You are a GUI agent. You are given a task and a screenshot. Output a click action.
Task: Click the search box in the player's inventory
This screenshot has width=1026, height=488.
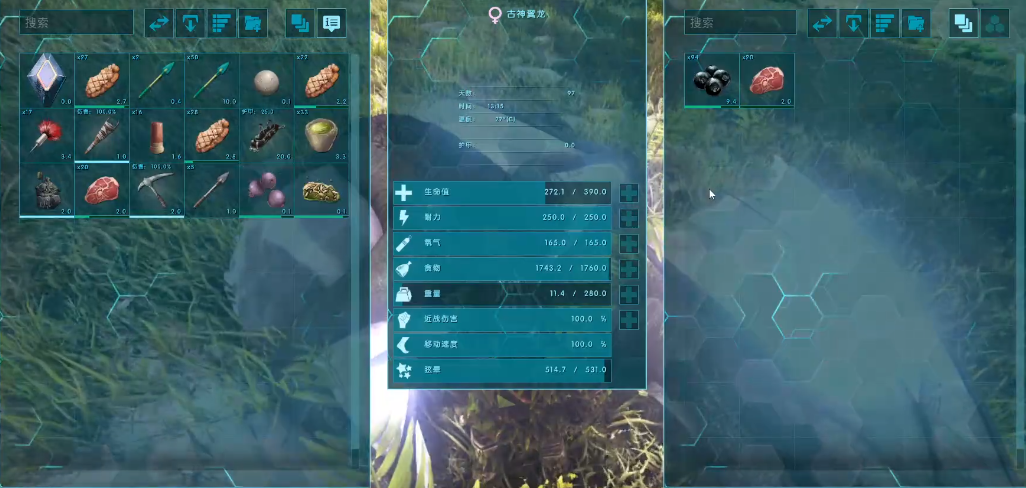(x=75, y=22)
